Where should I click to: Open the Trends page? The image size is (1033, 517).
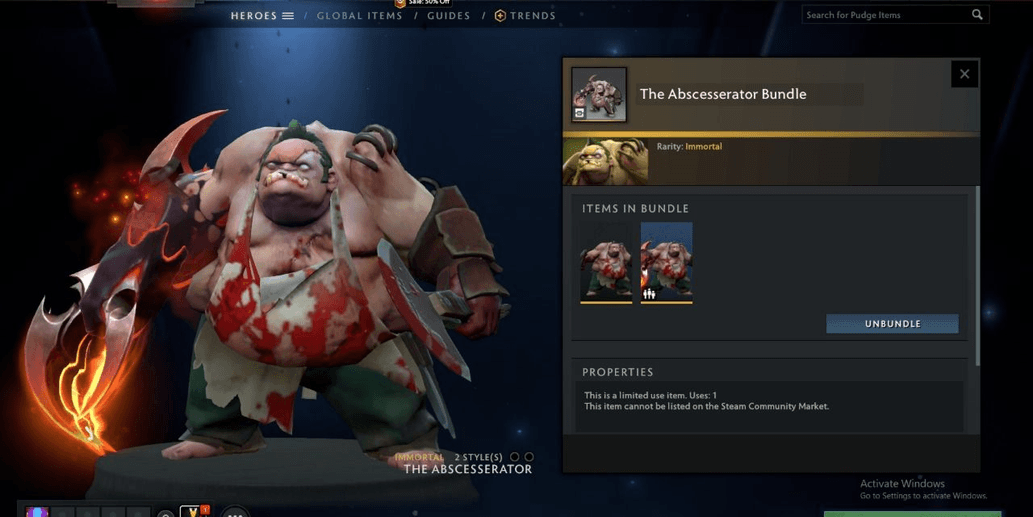(x=525, y=16)
